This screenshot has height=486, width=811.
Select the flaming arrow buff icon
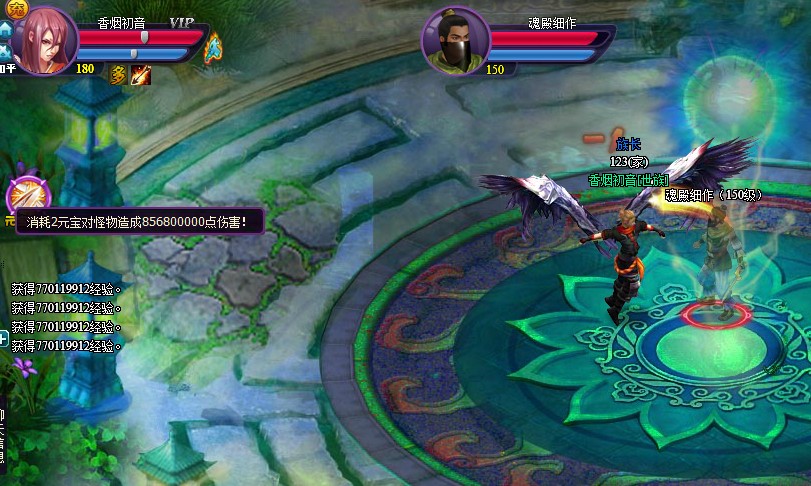[140, 74]
